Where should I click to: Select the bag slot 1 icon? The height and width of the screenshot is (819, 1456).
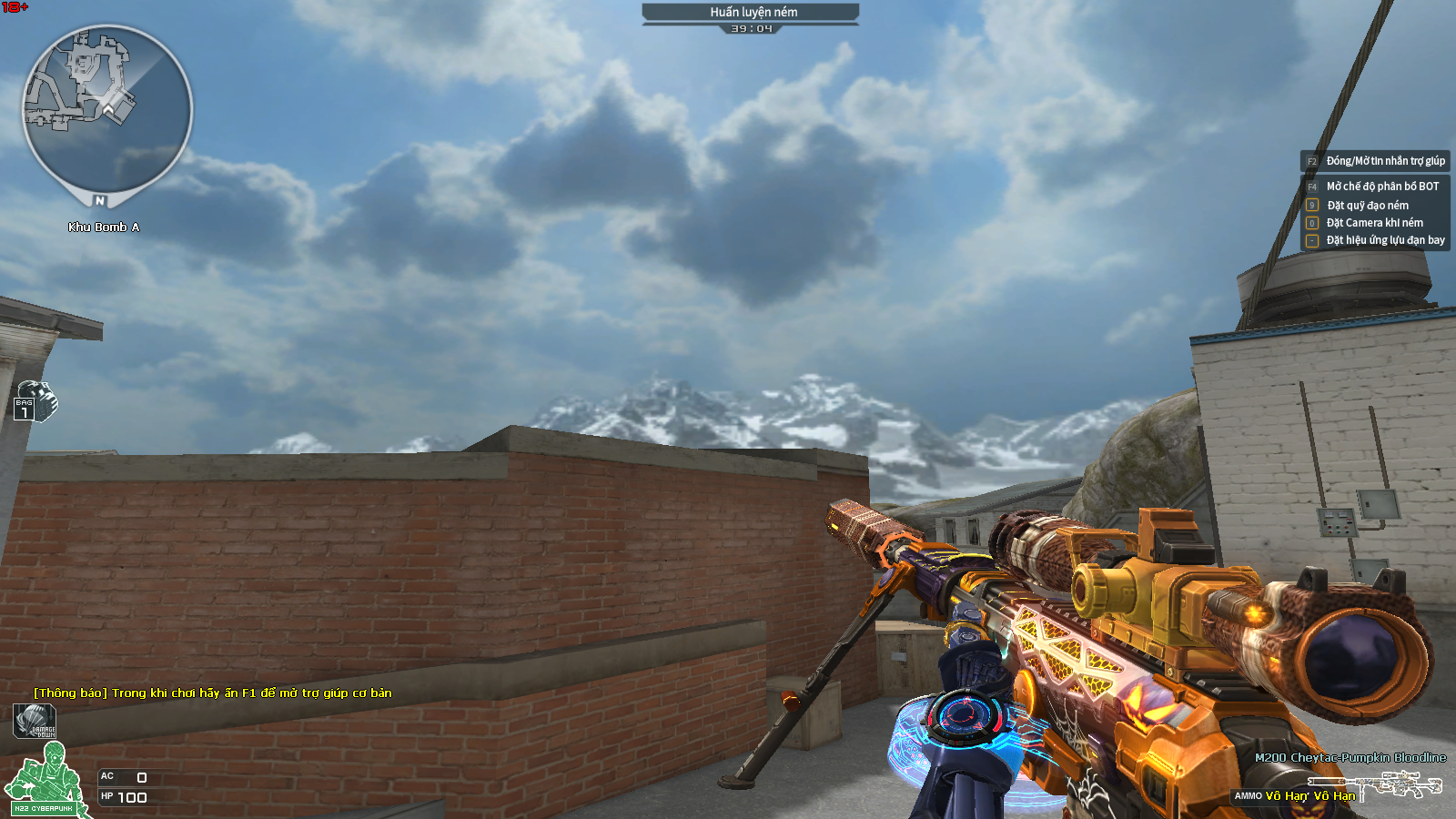pos(35,401)
